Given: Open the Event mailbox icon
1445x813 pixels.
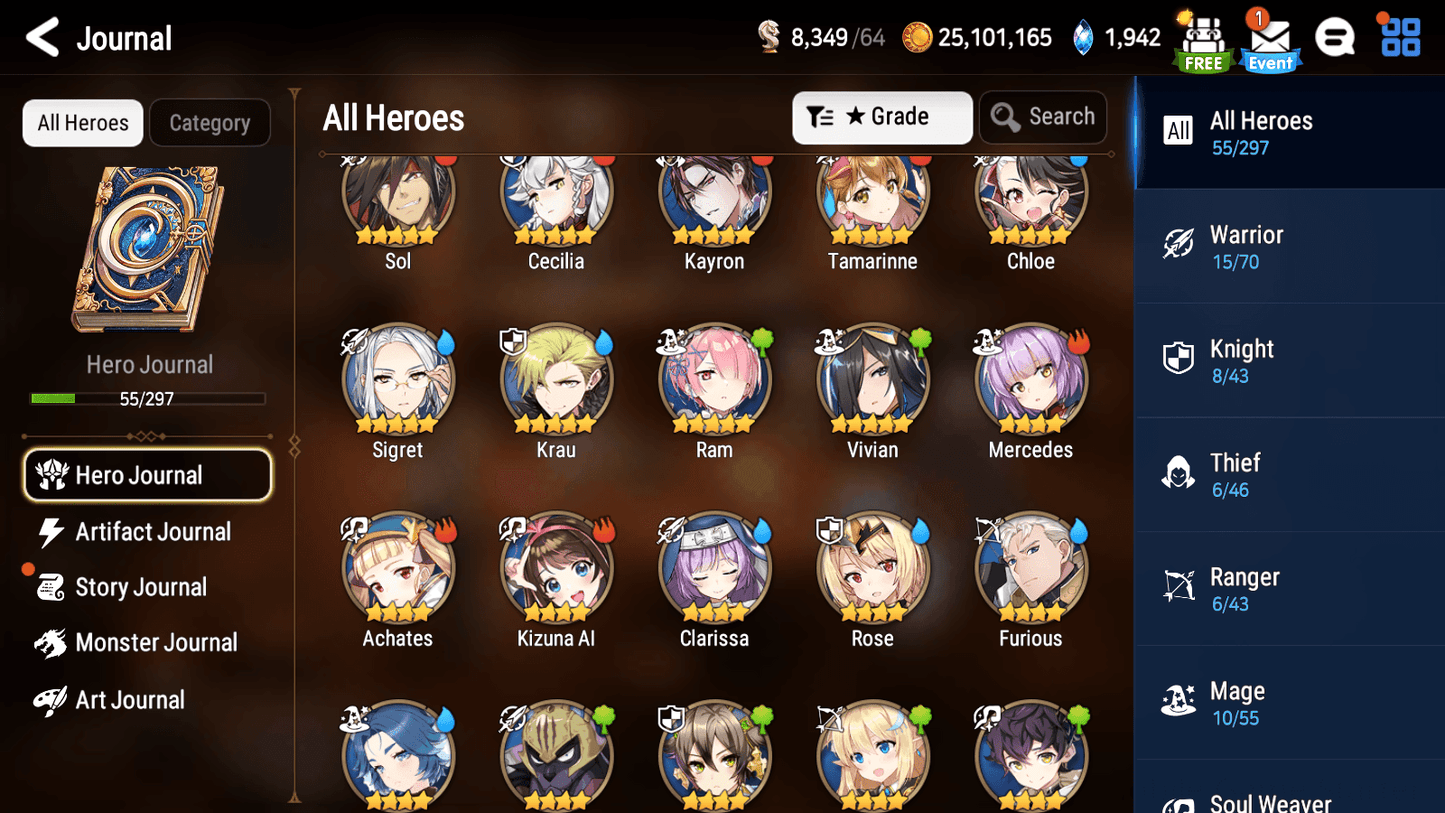Looking at the screenshot, I should pyautogui.click(x=1269, y=40).
